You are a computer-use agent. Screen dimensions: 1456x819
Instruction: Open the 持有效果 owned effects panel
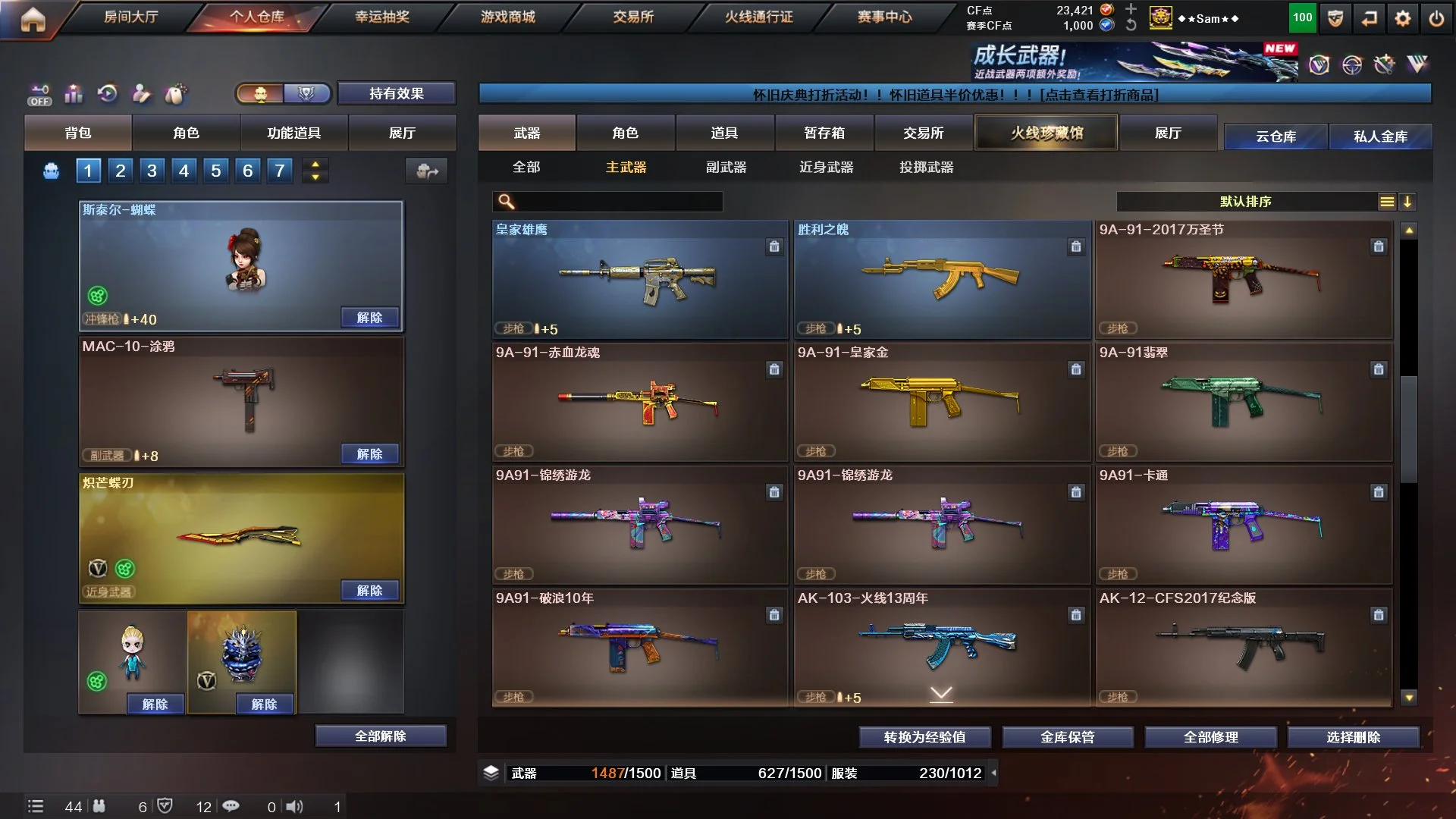pyautogui.click(x=396, y=93)
